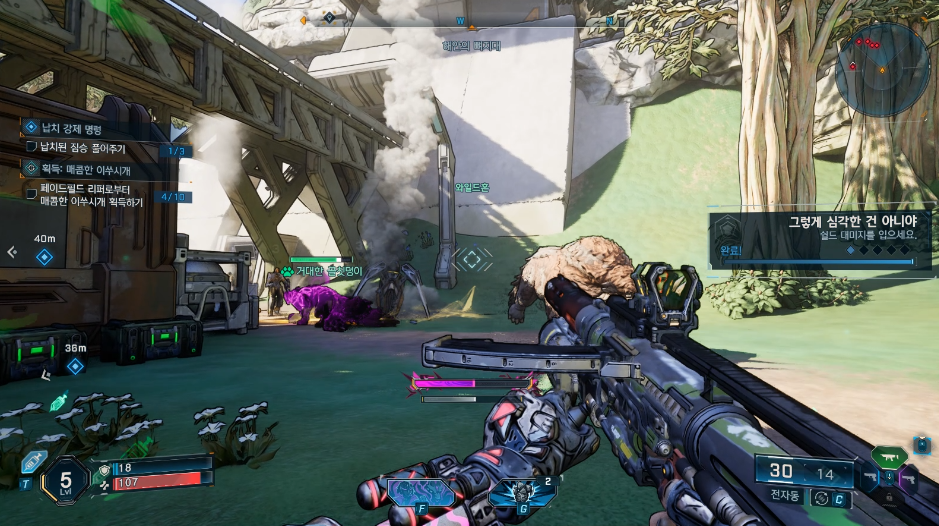939x526 pixels.
Task: Select the 와일드혼 enemy target marker
Action: 472,259
